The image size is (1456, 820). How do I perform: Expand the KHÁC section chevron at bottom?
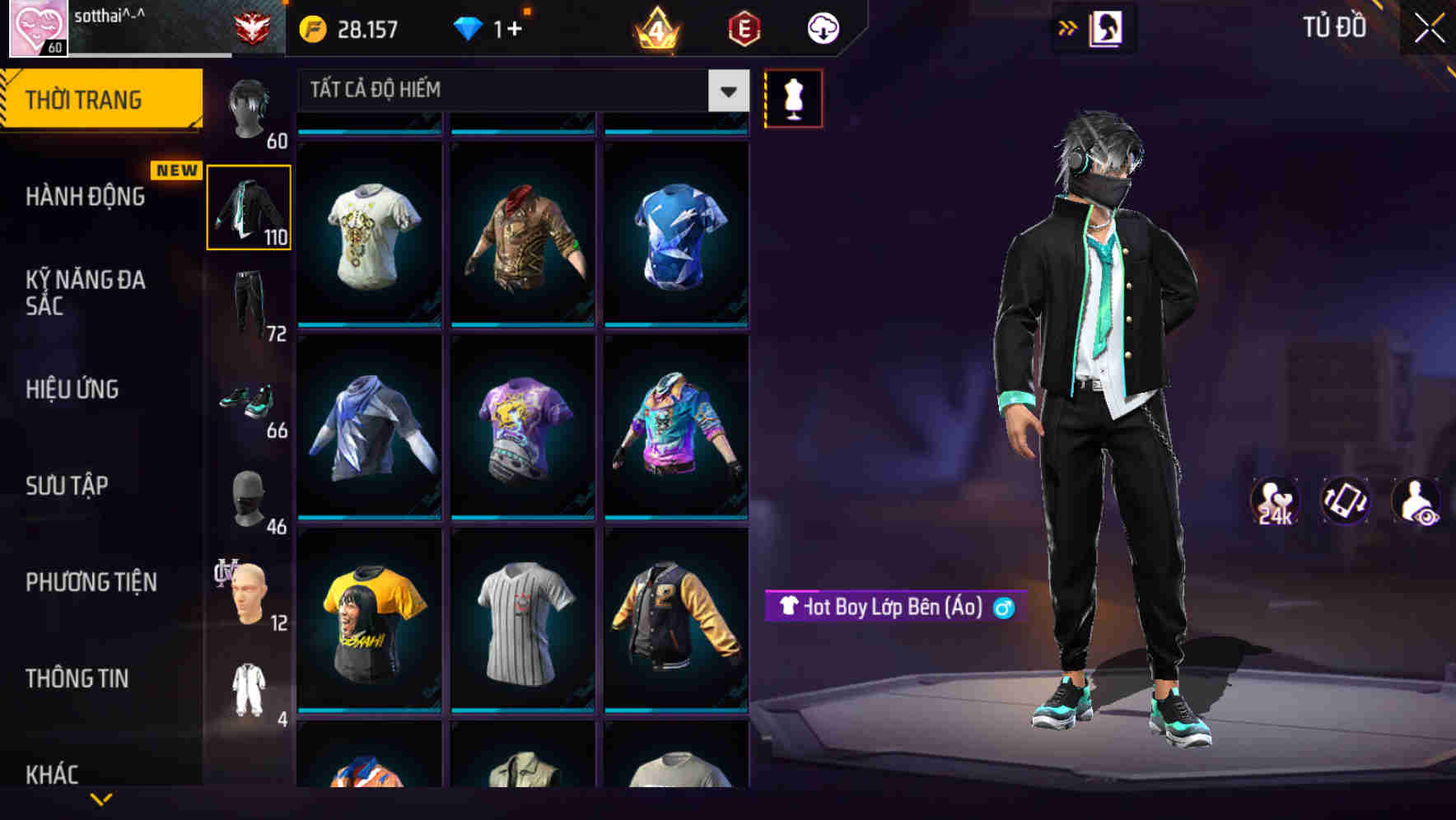click(103, 798)
